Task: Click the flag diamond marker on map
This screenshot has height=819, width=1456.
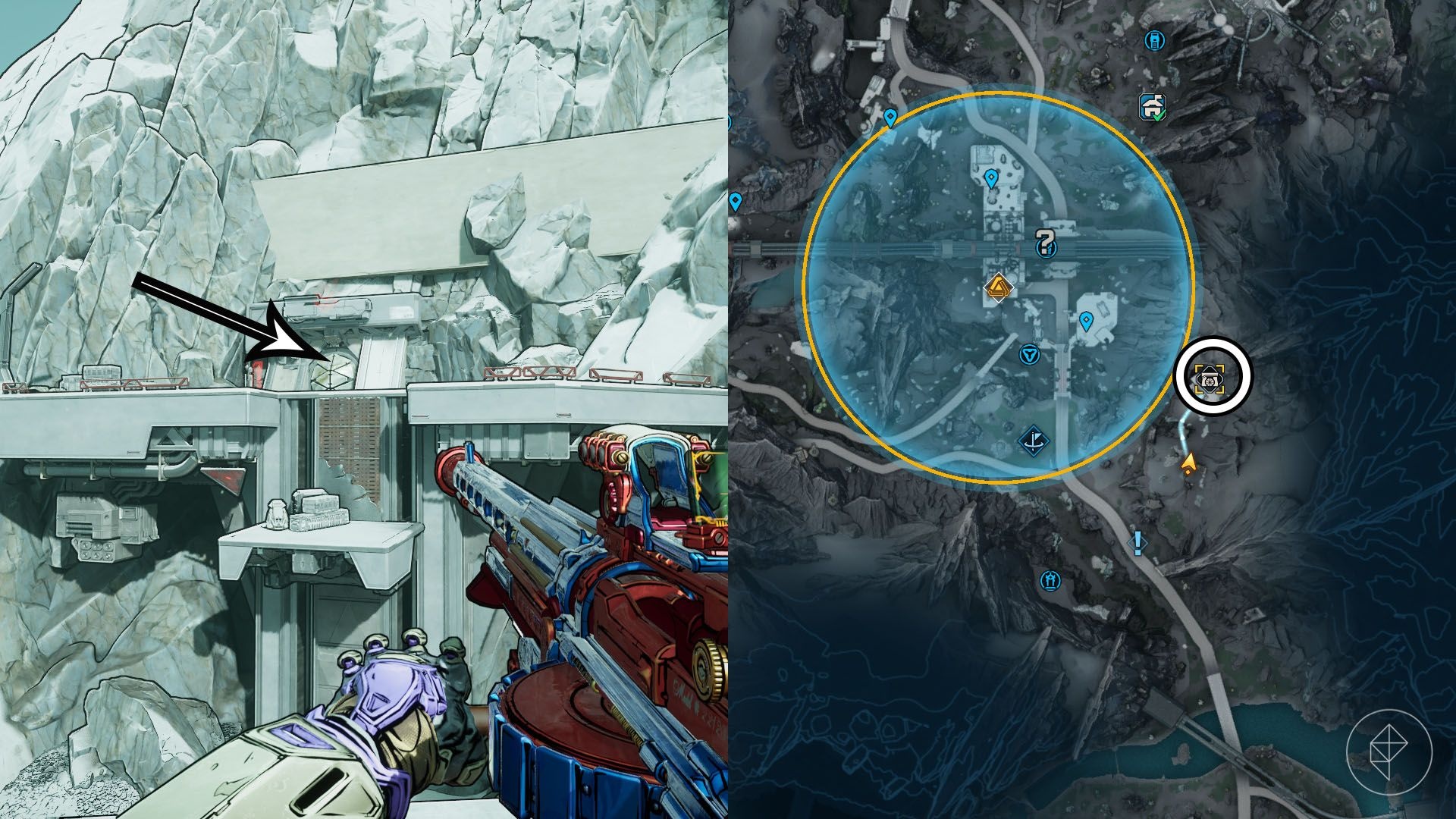Action: coord(1033,440)
